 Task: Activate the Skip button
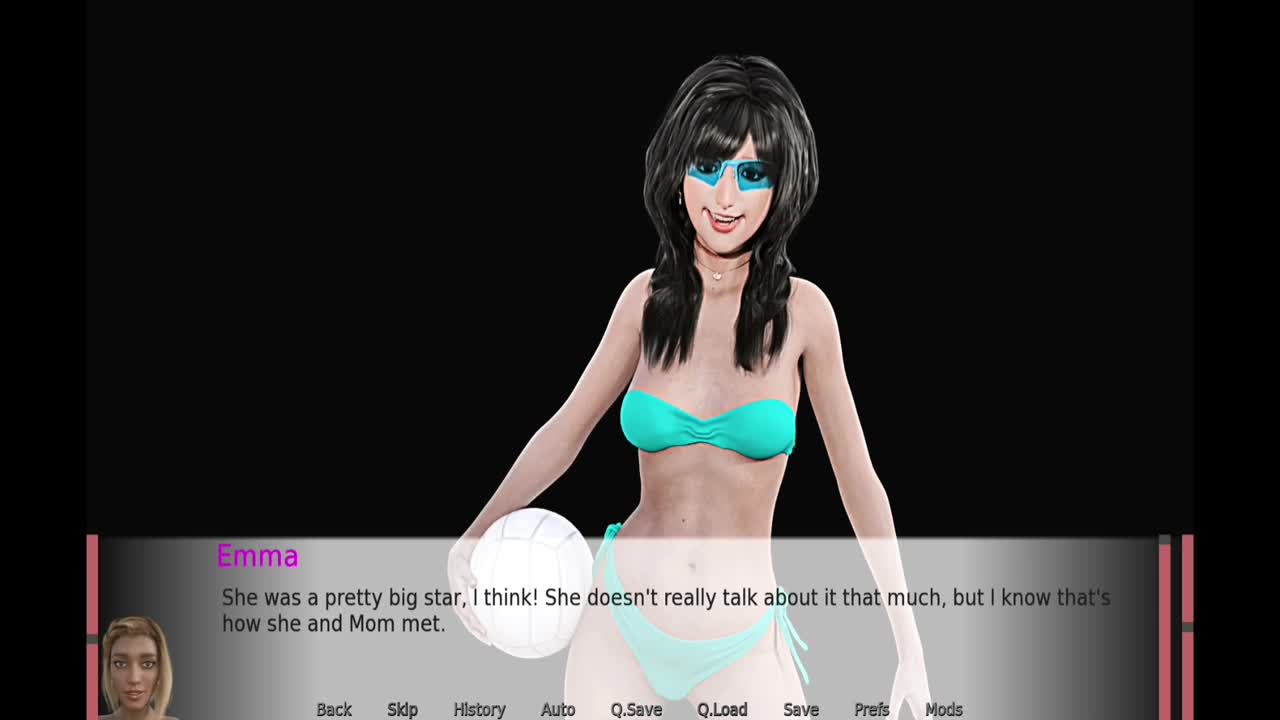click(402, 709)
